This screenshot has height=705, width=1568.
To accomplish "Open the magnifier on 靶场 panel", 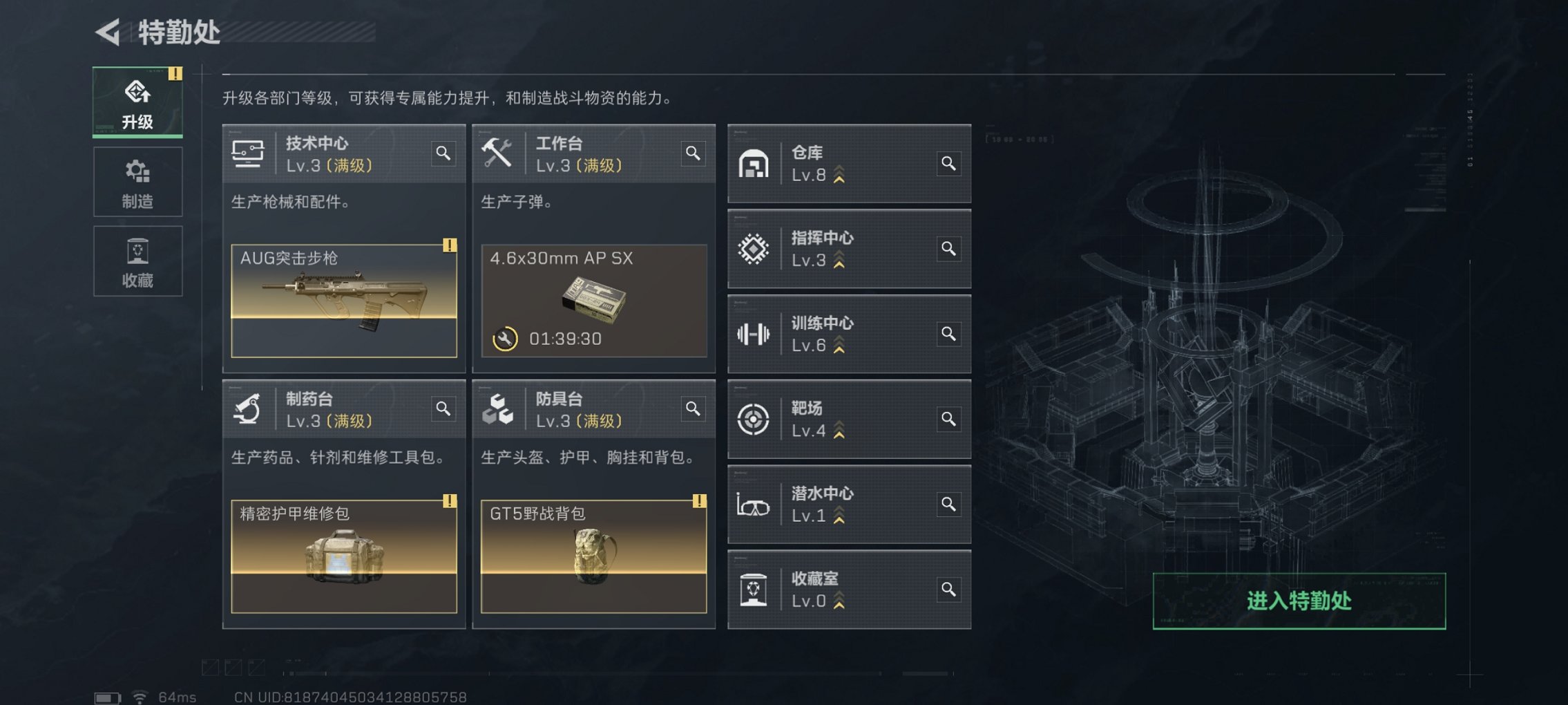I will click(x=949, y=420).
